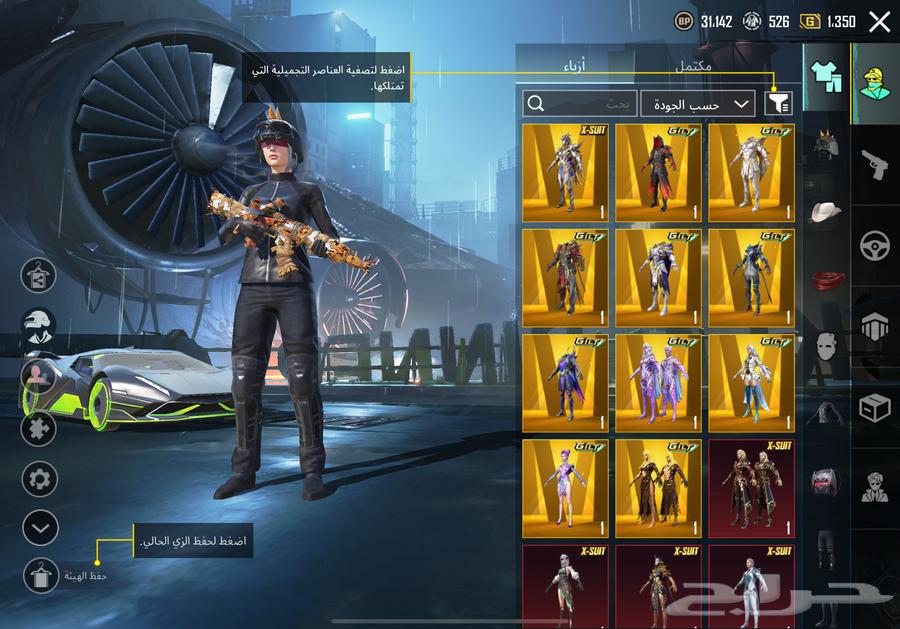Close the inventory screen

coord(879,22)
